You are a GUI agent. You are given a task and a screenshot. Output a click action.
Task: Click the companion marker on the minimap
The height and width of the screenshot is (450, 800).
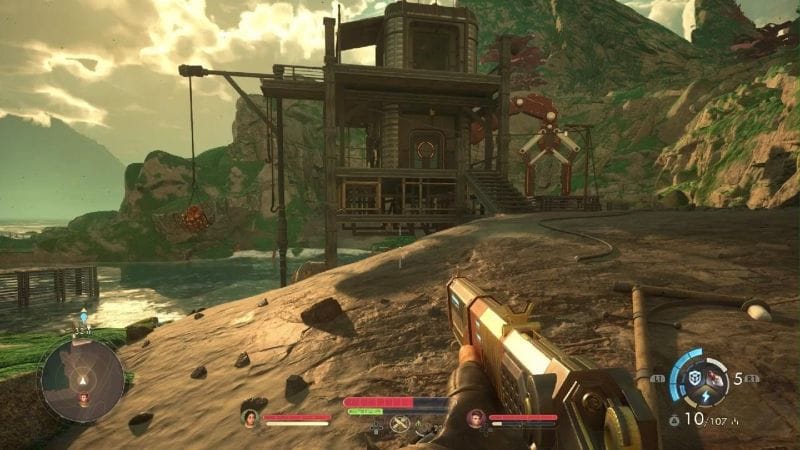pyautogui.click(x=83, y=397)
